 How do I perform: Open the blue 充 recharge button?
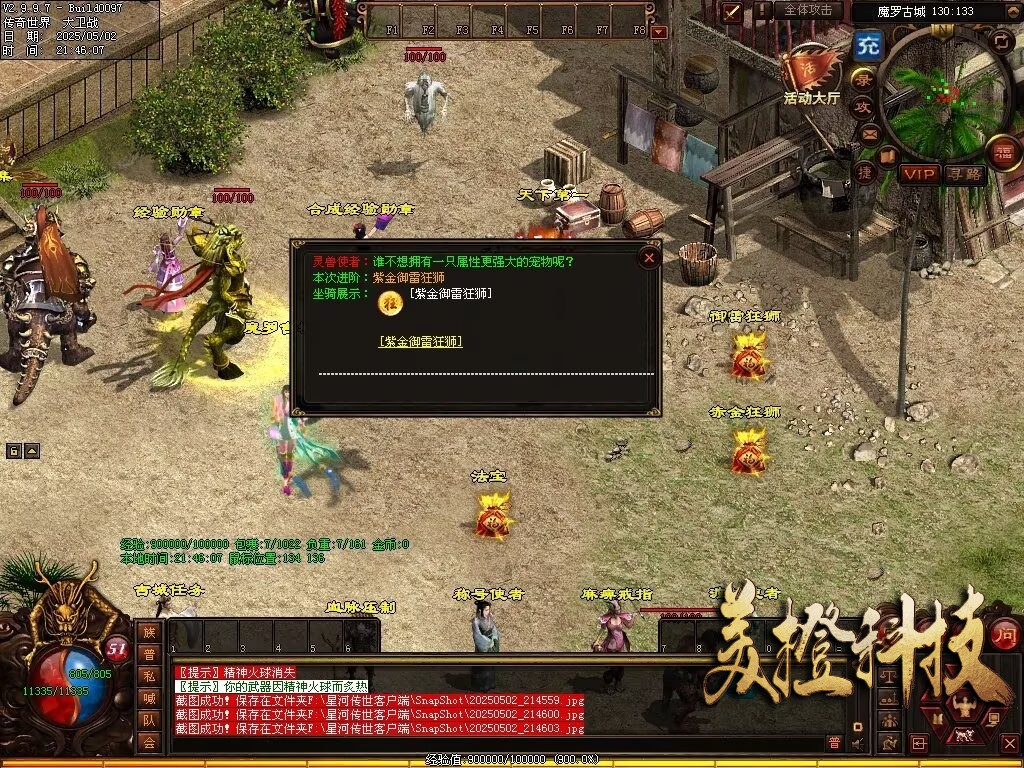(867, 46)
